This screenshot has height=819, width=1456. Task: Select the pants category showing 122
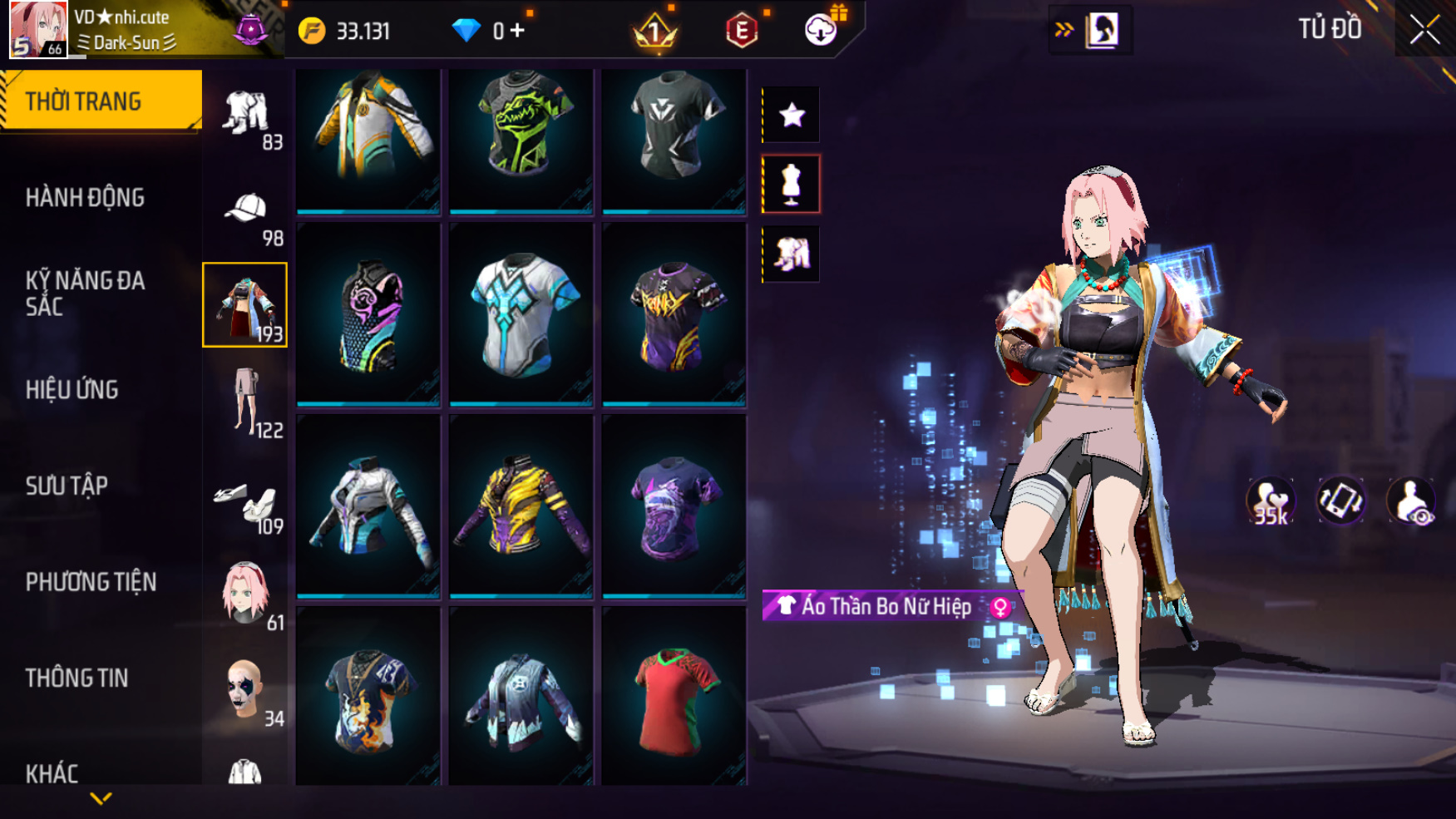pos(246,401)
